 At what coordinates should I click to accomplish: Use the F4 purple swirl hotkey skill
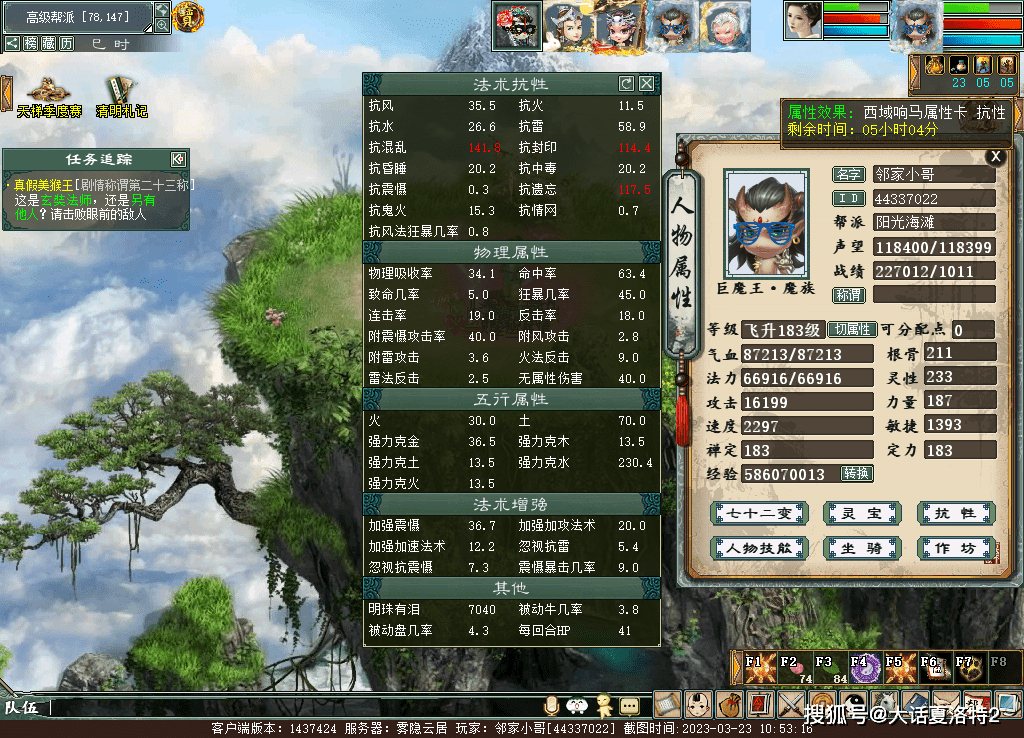click(x=862, y=666)
